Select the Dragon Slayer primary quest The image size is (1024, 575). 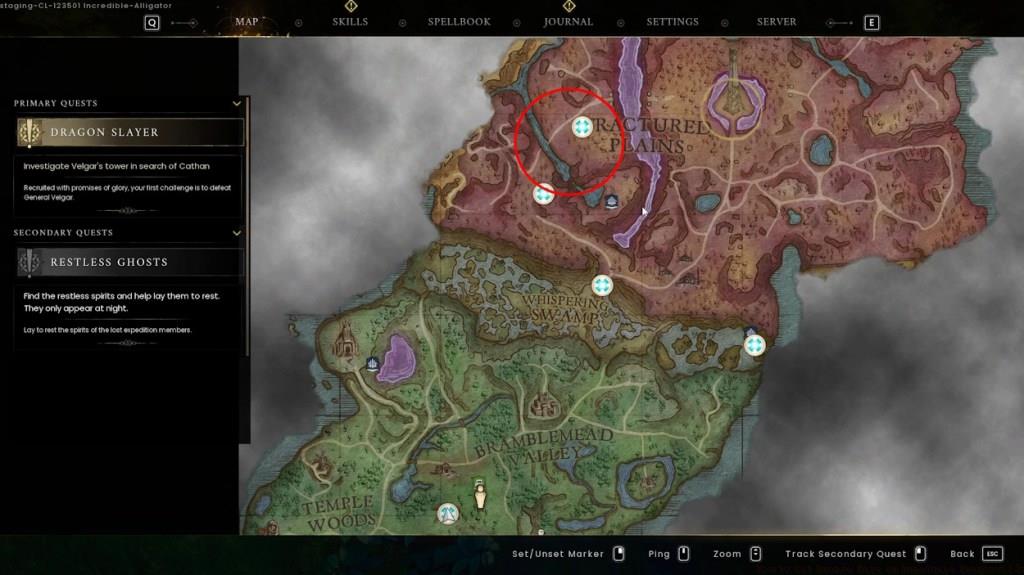pos(130,132)
